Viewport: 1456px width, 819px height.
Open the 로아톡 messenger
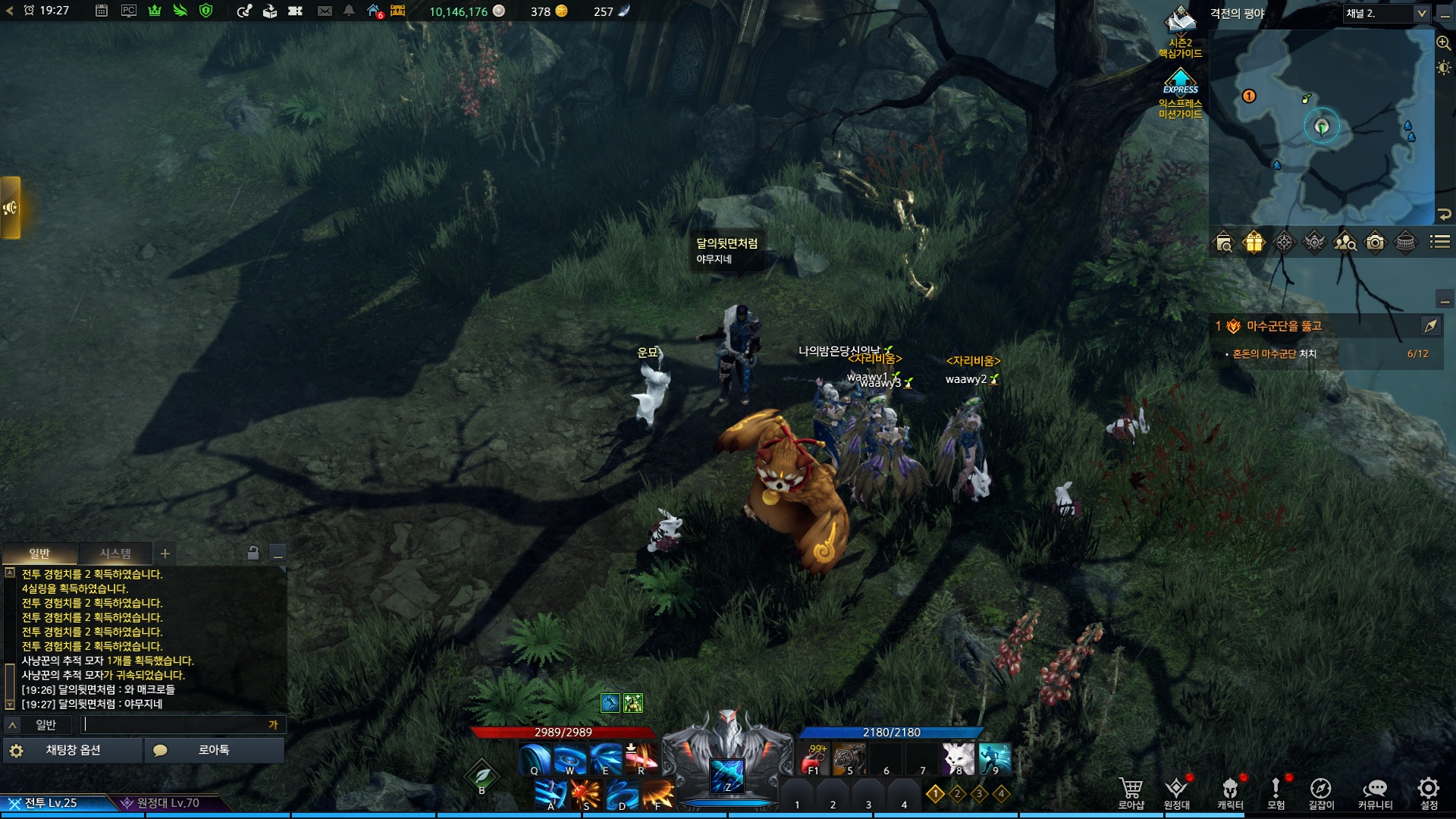(x=214, y=750)
